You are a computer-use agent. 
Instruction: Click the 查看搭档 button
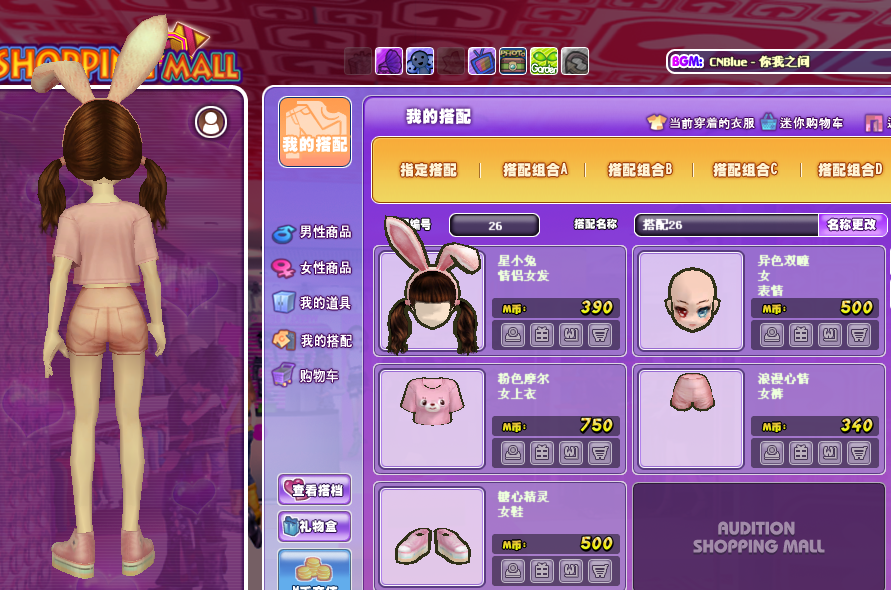point(314,490)
